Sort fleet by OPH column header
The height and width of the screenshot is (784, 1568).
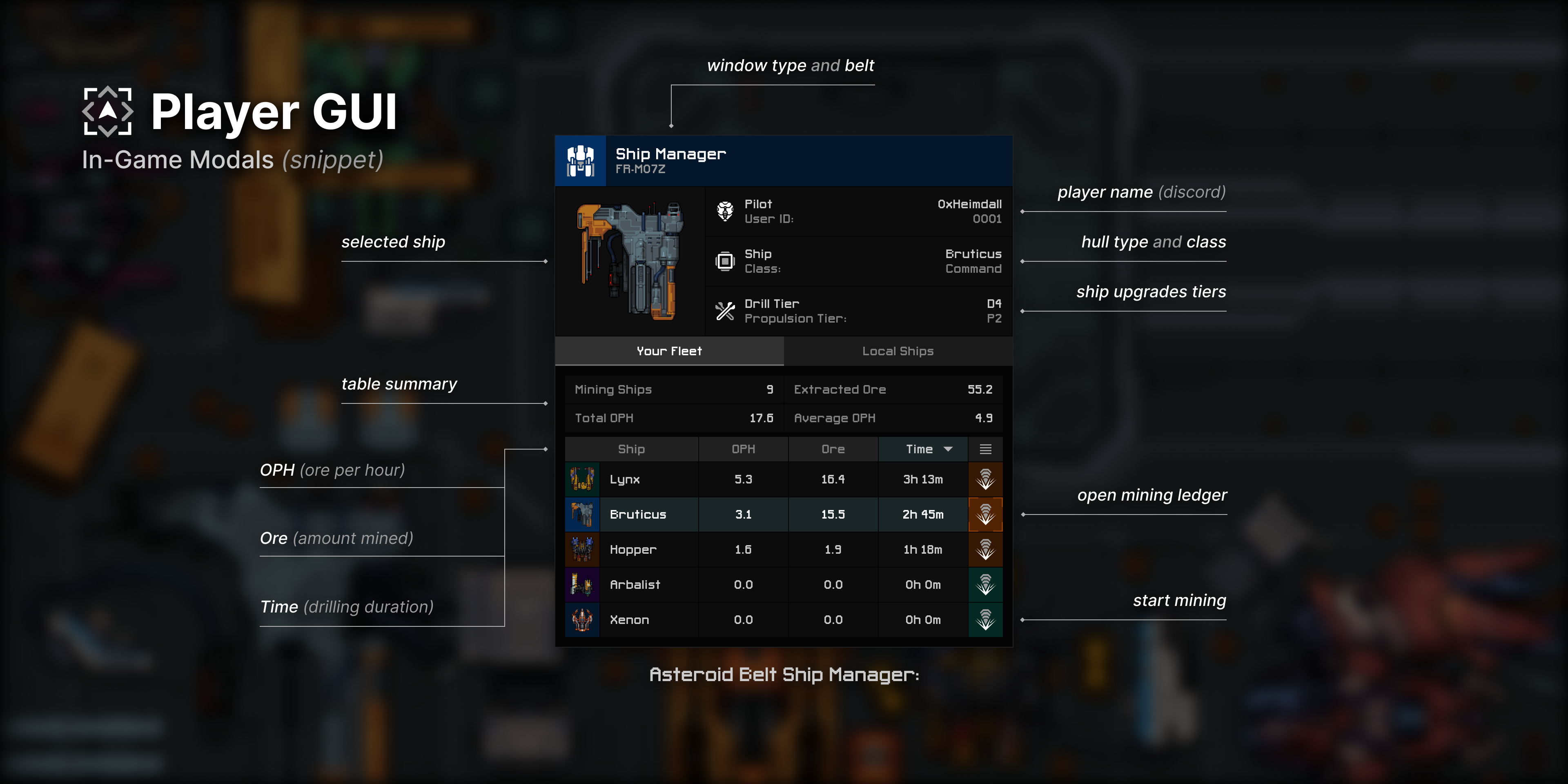tap(743, 449)
